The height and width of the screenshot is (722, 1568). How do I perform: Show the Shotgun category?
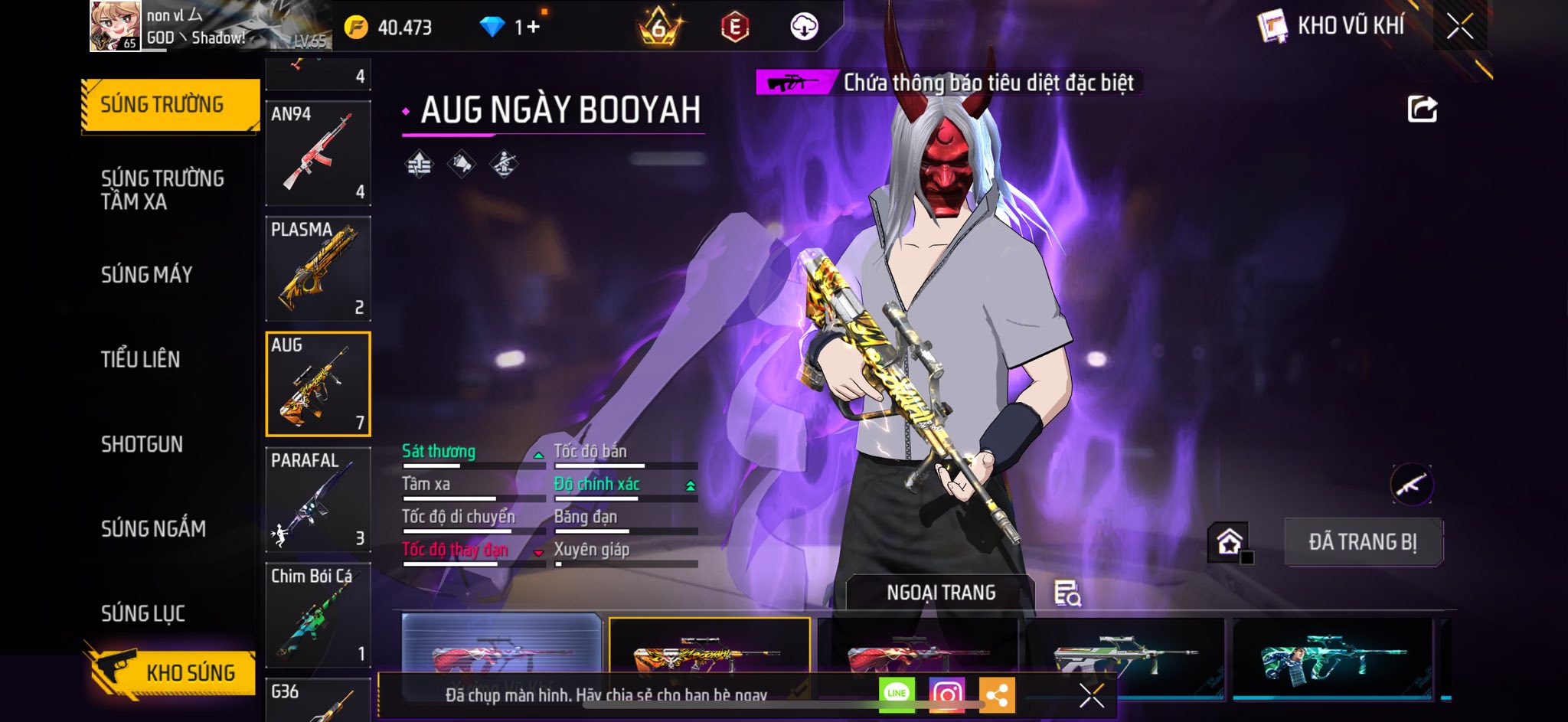[142, 444]
